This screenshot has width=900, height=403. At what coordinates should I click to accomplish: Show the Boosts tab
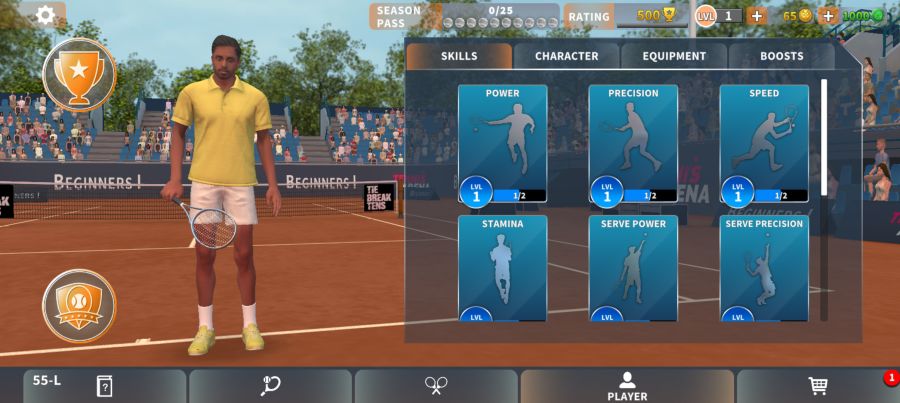point(781,56)
